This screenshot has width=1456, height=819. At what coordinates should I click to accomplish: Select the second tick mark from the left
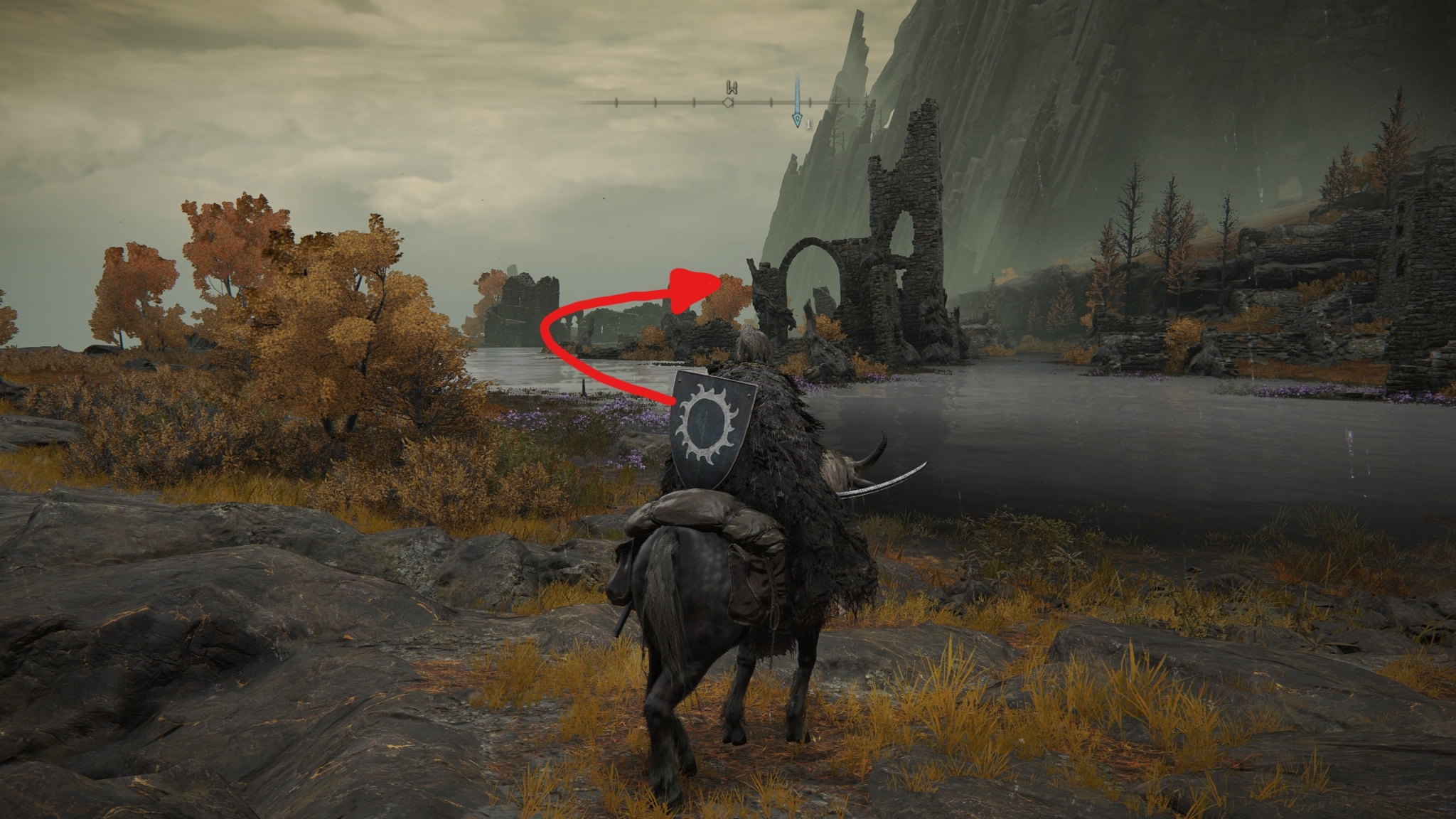coord(654,102)
